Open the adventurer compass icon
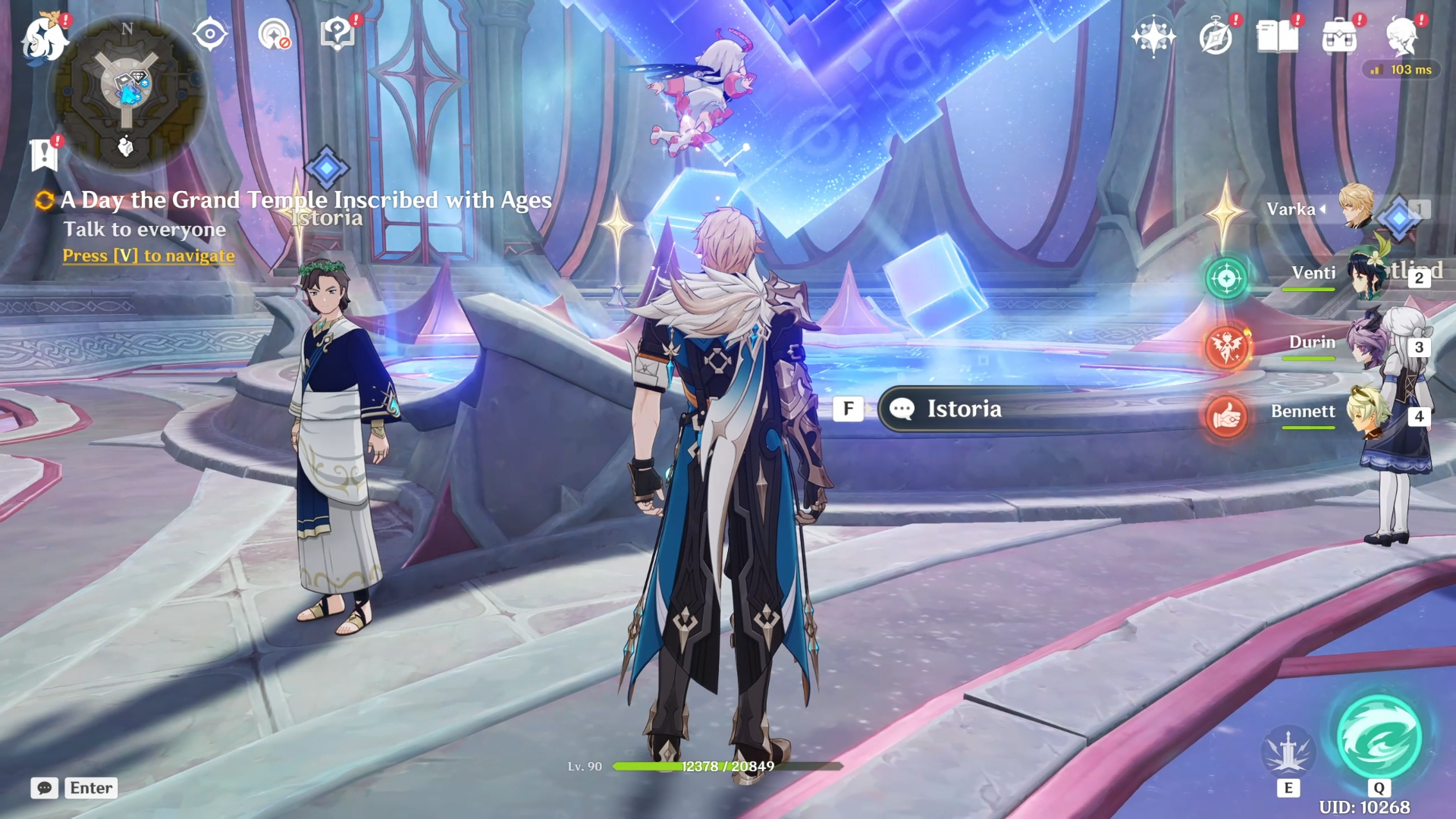This screenshot has height=819, width=1456. (1216, 36)
